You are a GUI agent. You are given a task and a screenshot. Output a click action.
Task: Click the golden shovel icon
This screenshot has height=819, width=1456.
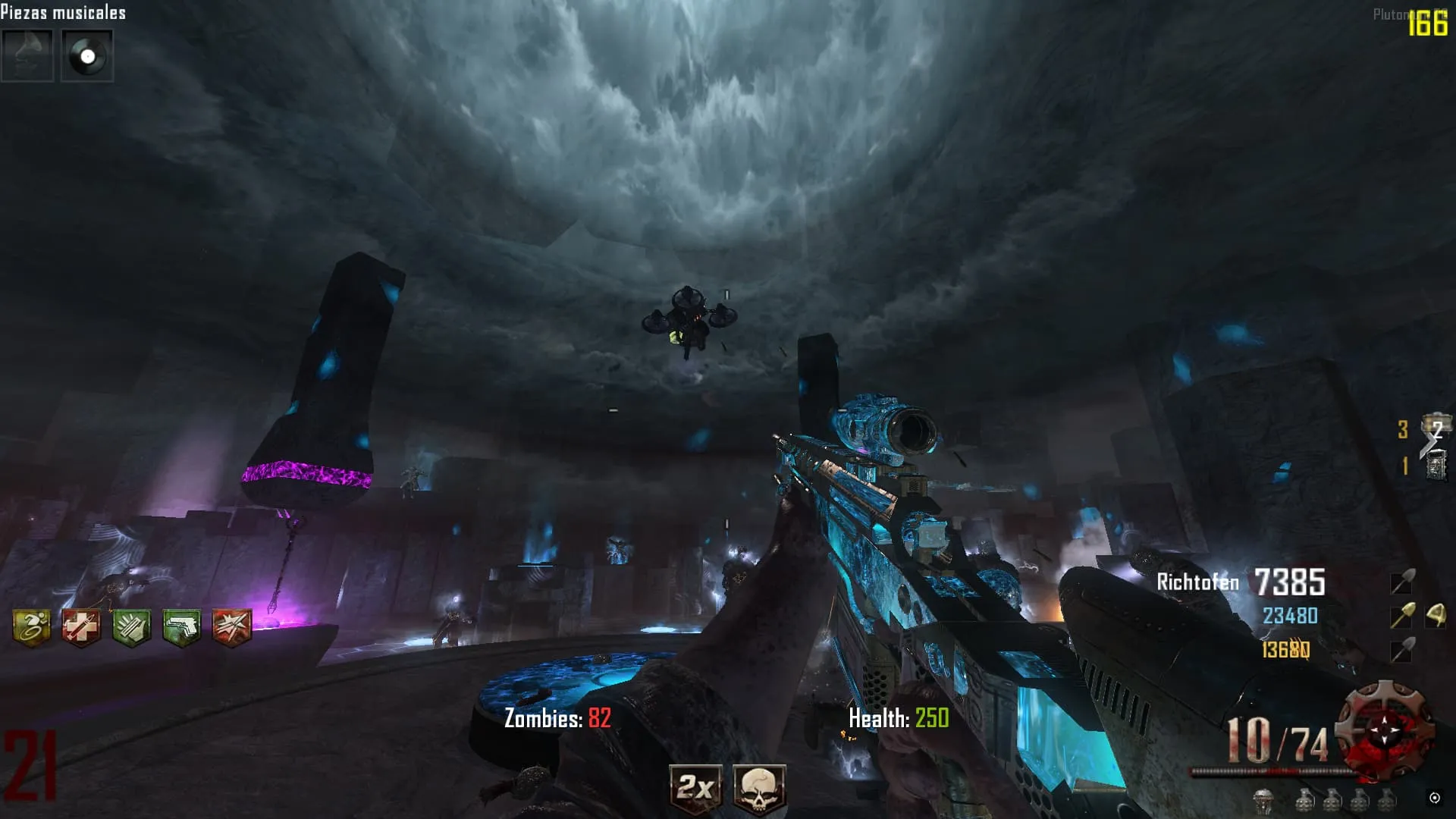click(1401, 616)
